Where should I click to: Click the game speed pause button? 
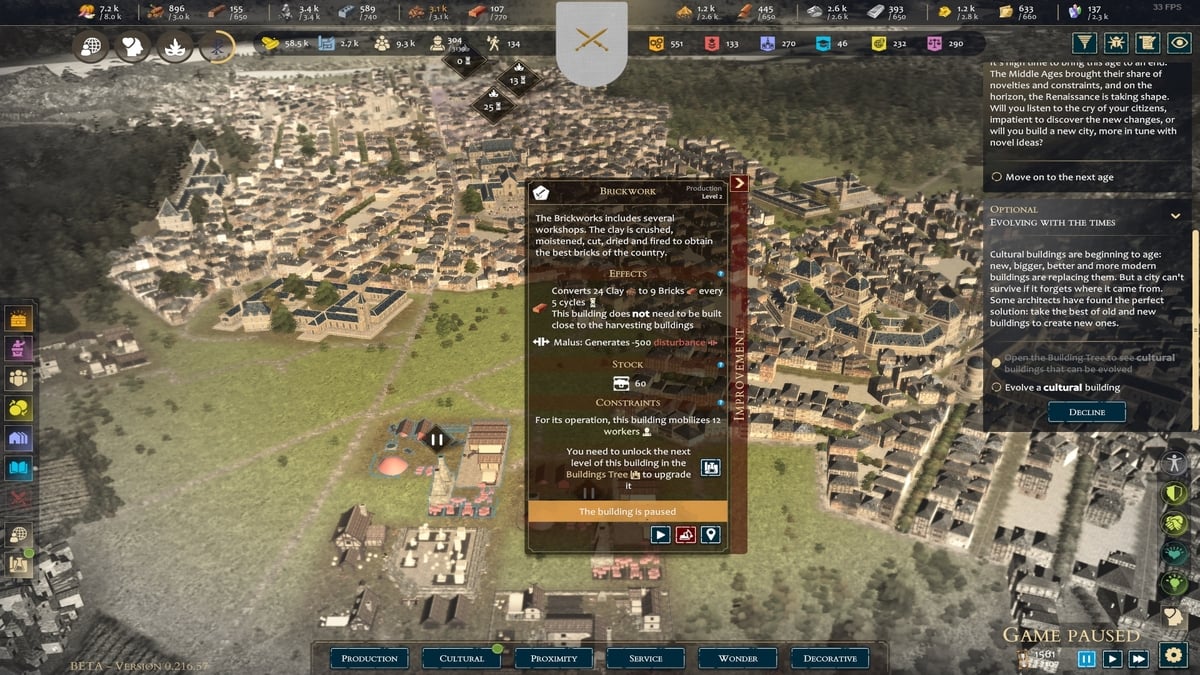pos(1087,658)
